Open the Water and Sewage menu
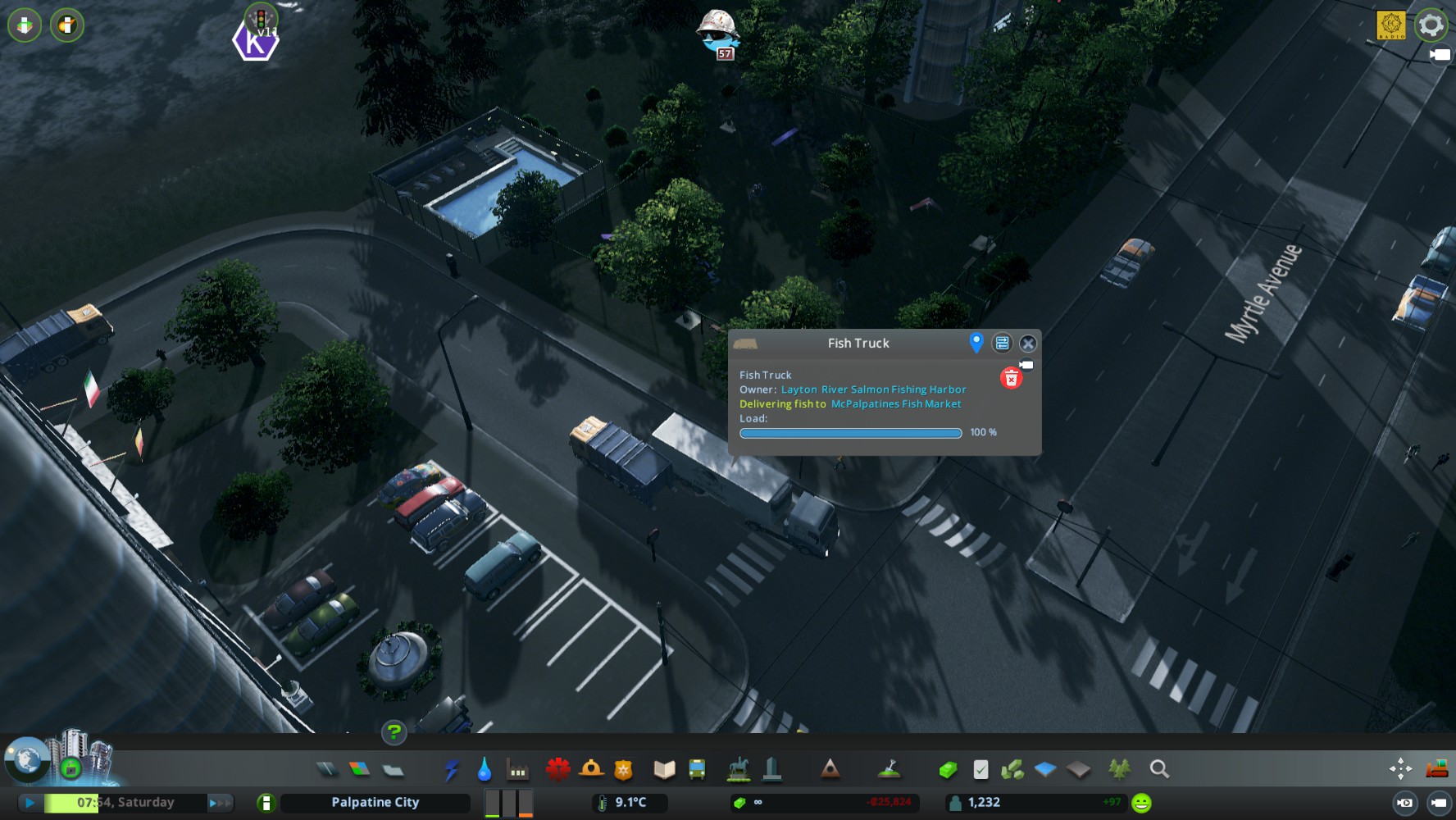The height and width of the screenshot is (820, 1456). (x=485, y=769)
